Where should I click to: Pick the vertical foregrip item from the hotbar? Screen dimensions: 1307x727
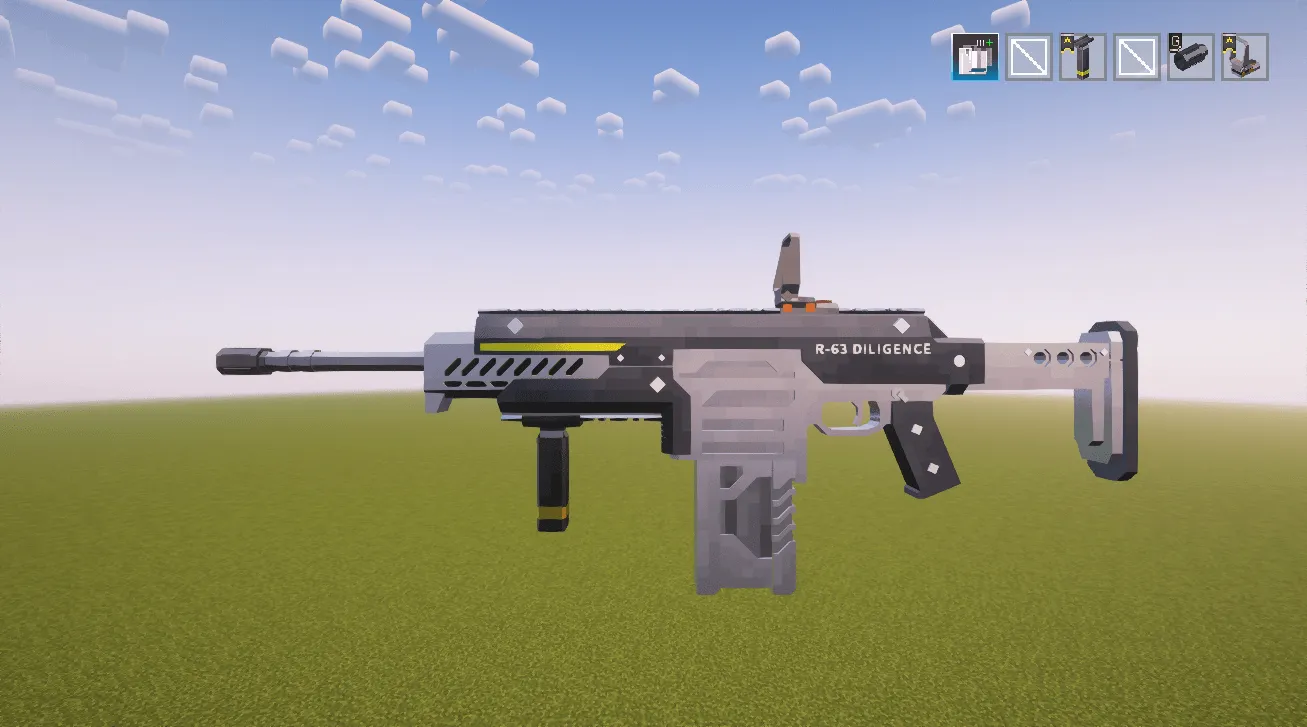(1082, 58)
